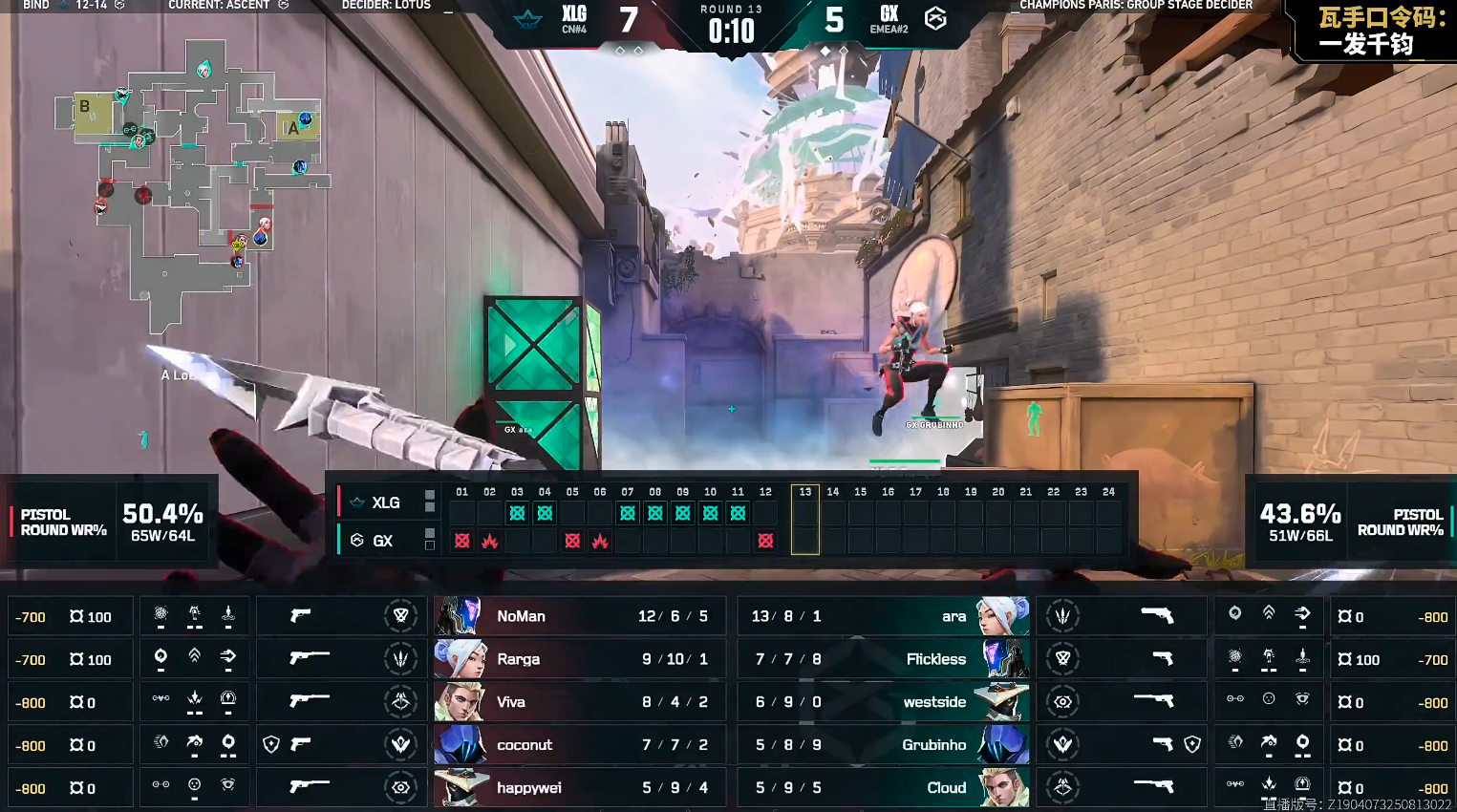1457x812 pixels.
Task: Choose ara in the scoreboard
Action: (883, 616)
